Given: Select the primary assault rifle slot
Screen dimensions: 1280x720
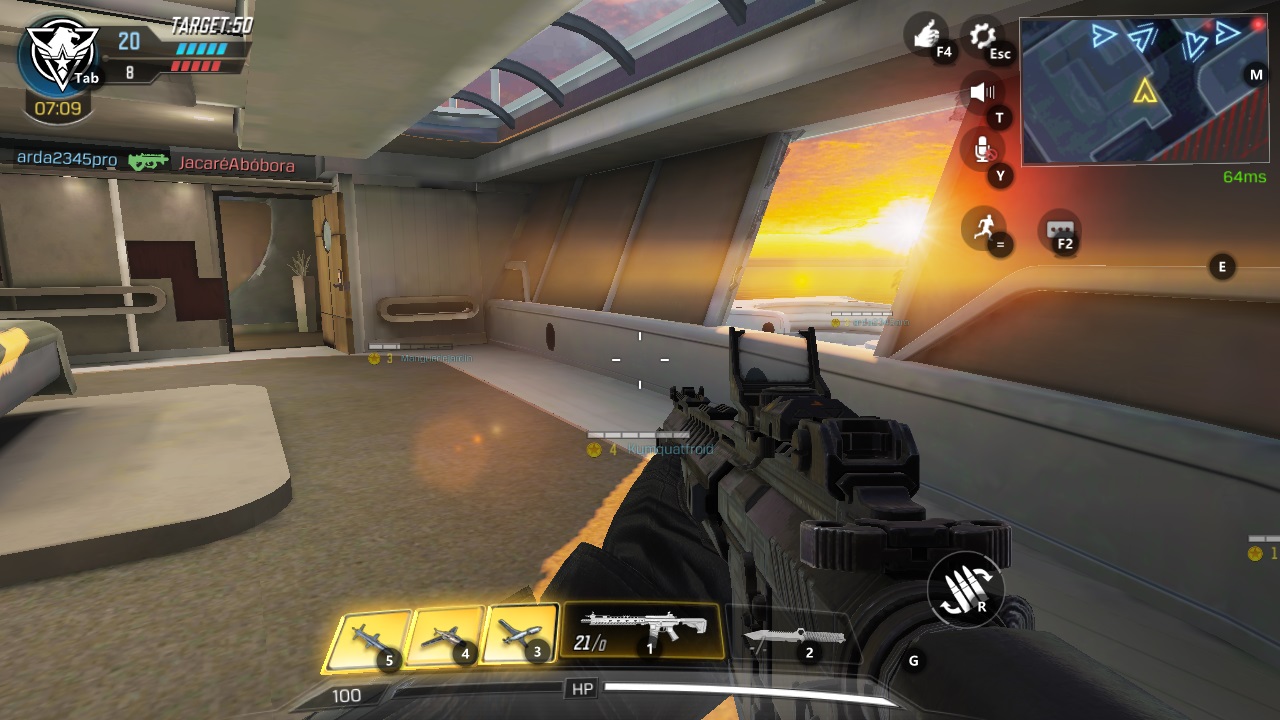Looking at the screenshot, I should 641,630.
